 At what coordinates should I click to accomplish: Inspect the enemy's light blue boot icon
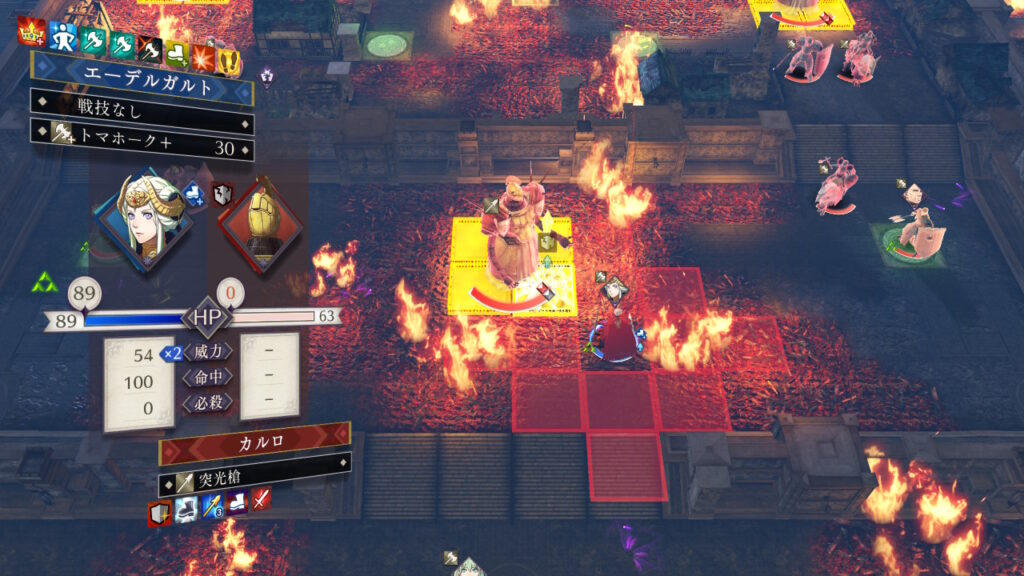point(184,510)
